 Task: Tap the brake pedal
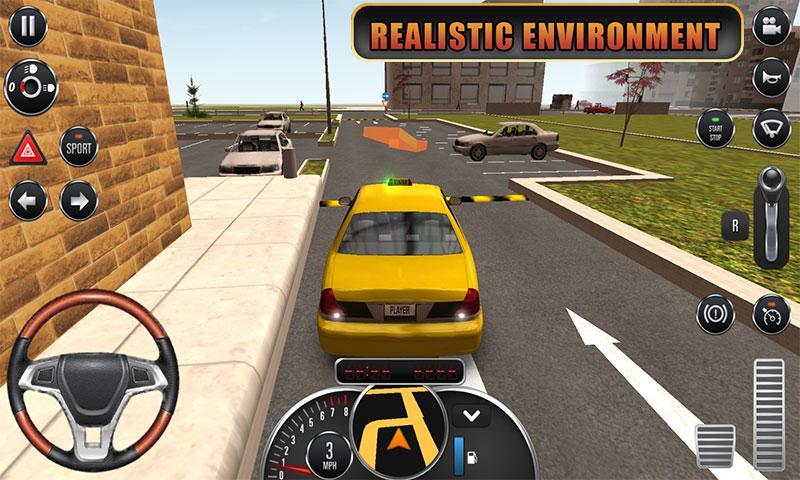coord(715,445)
